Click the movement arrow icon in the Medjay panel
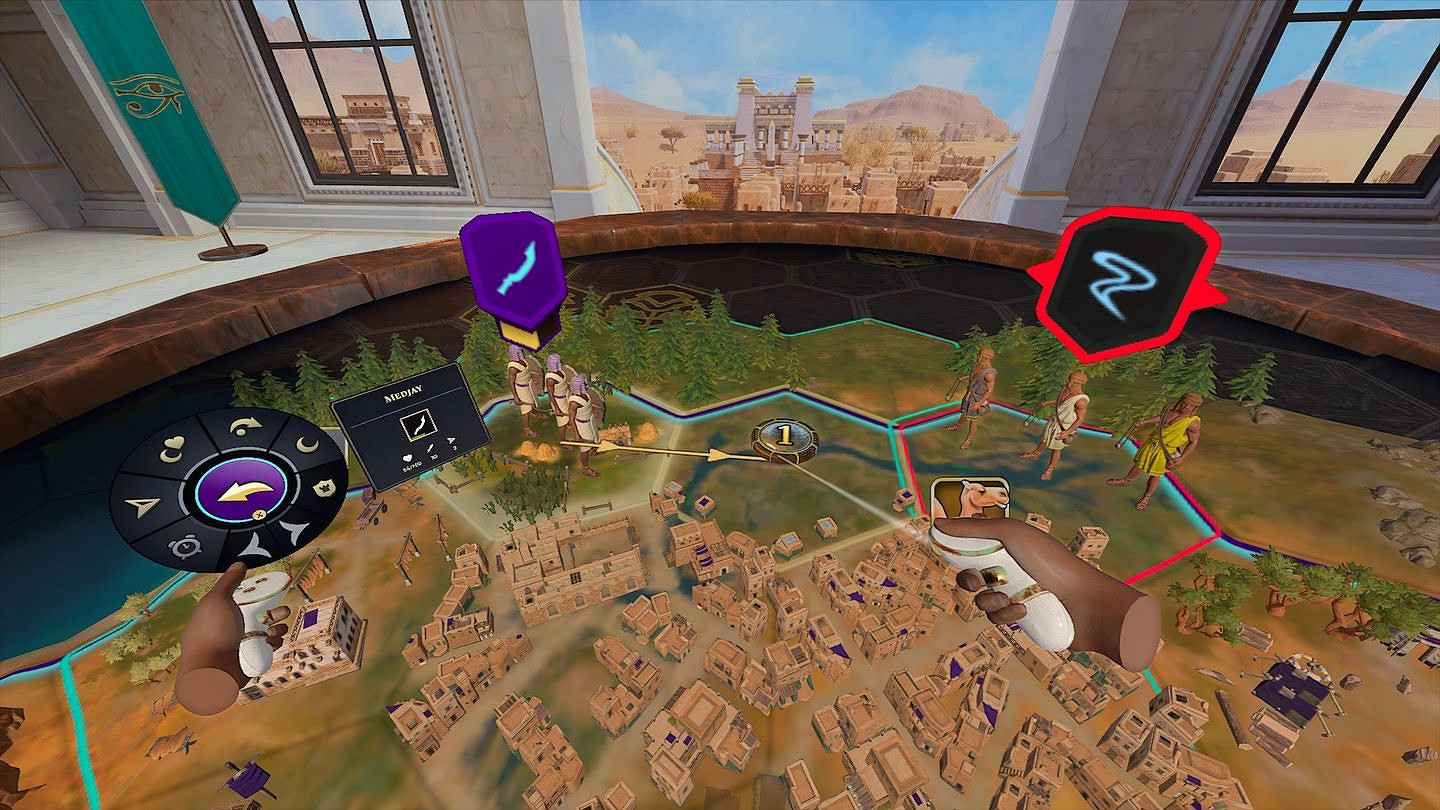Image resolution: width=1440 pixels, height=810 pixels. (x=451, y=441)
